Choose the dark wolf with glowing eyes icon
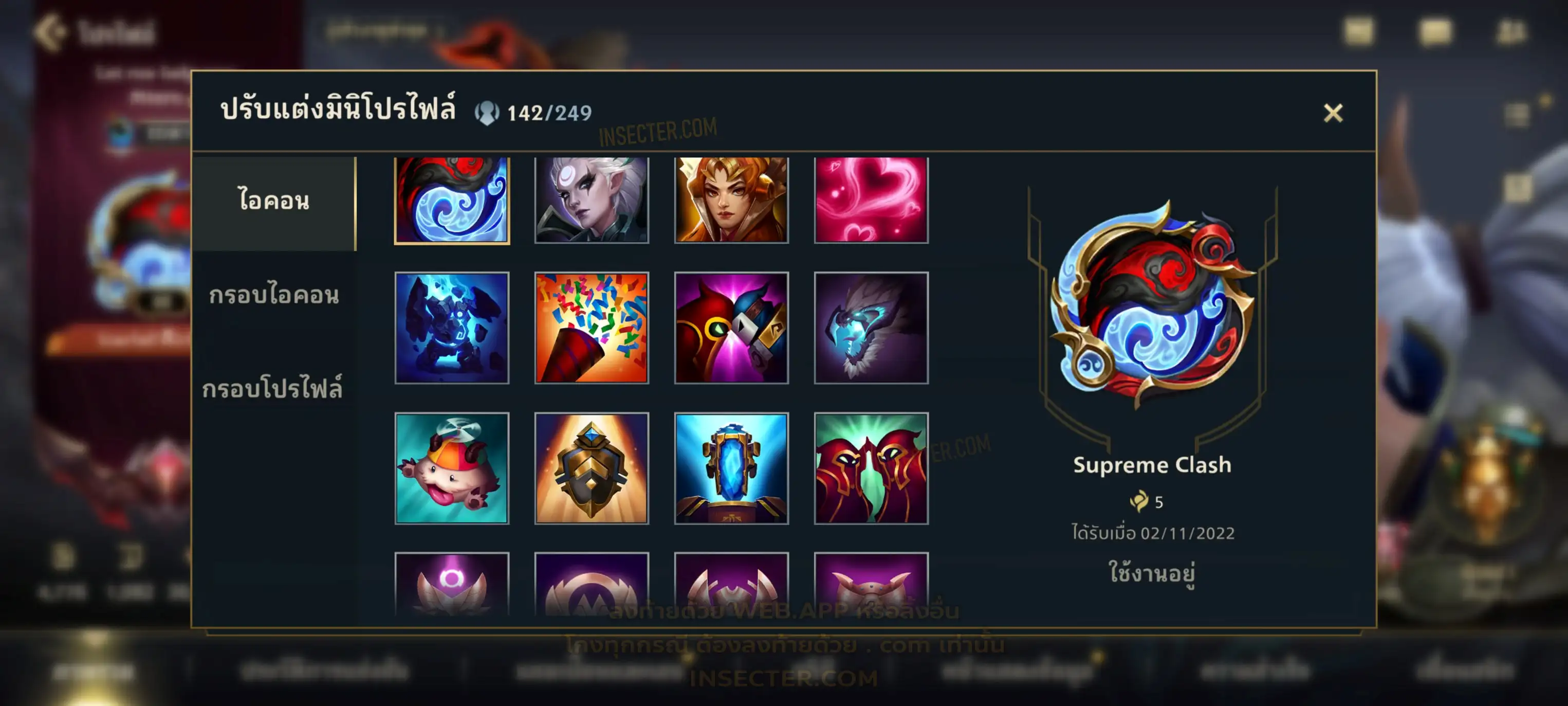Viewport: 1568px width, 706px height. 871,328
